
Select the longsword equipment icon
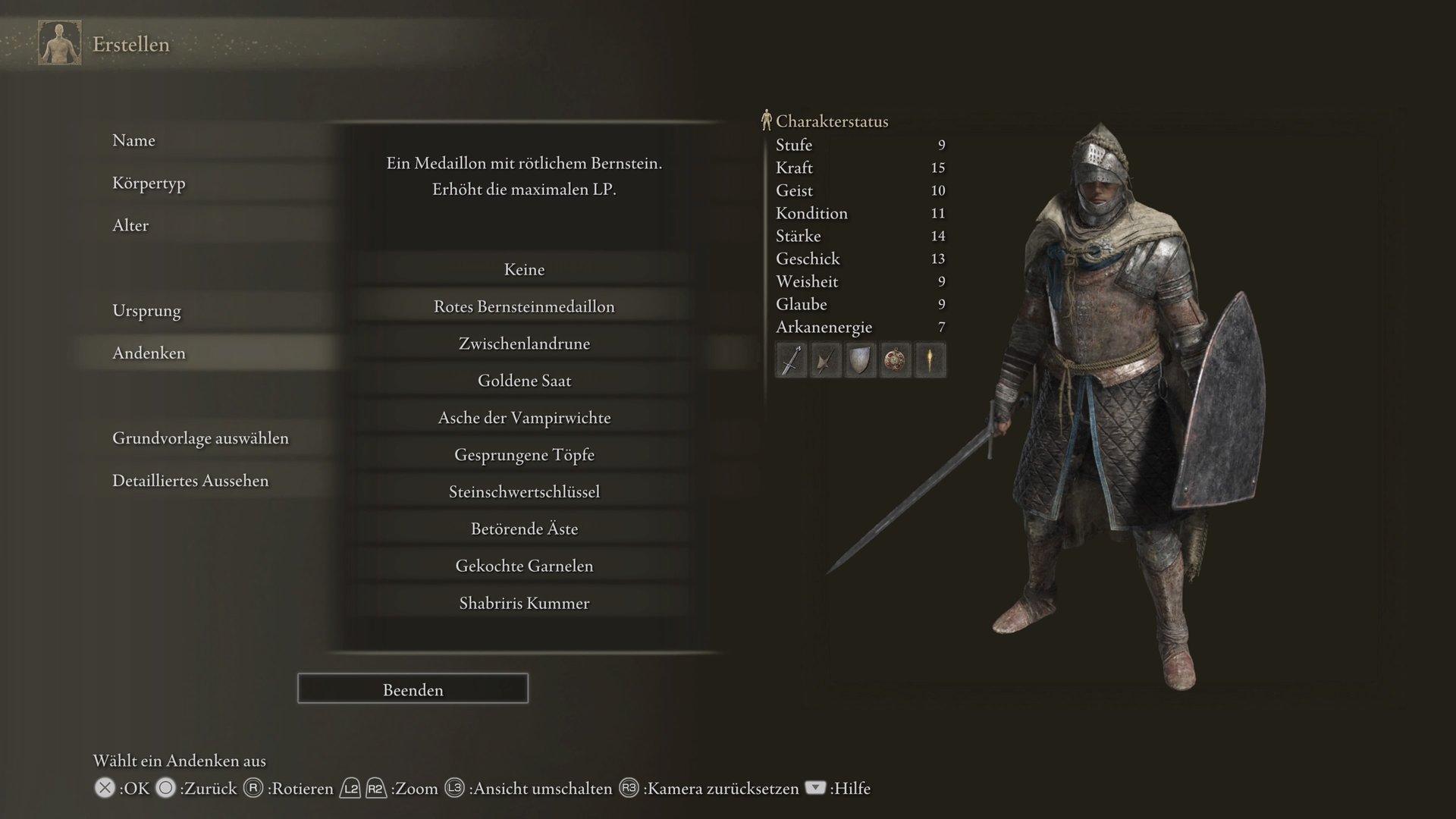coord(791,360)
